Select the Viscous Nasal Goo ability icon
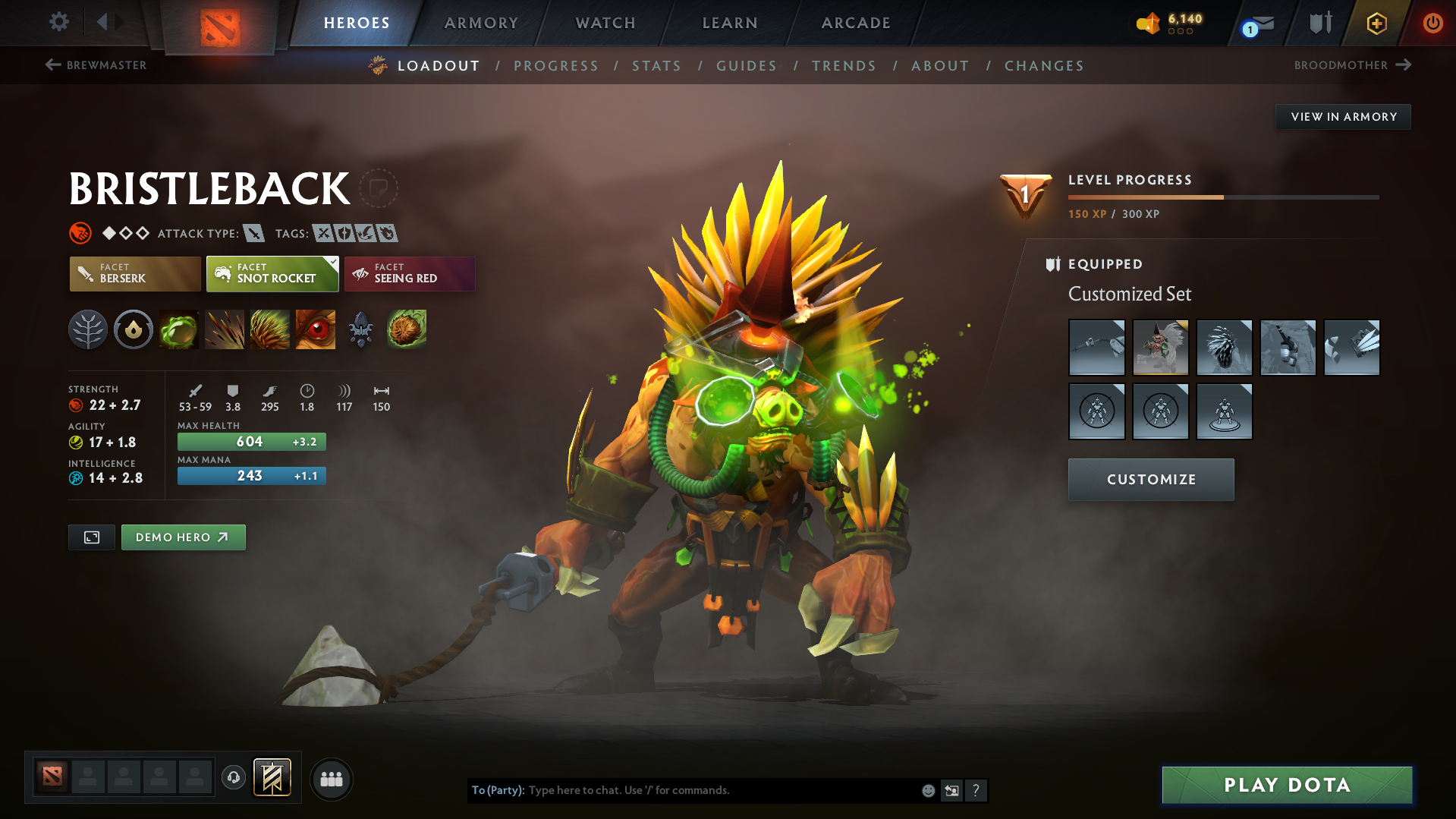1456x819 pixels. click(x=178, y=329)
